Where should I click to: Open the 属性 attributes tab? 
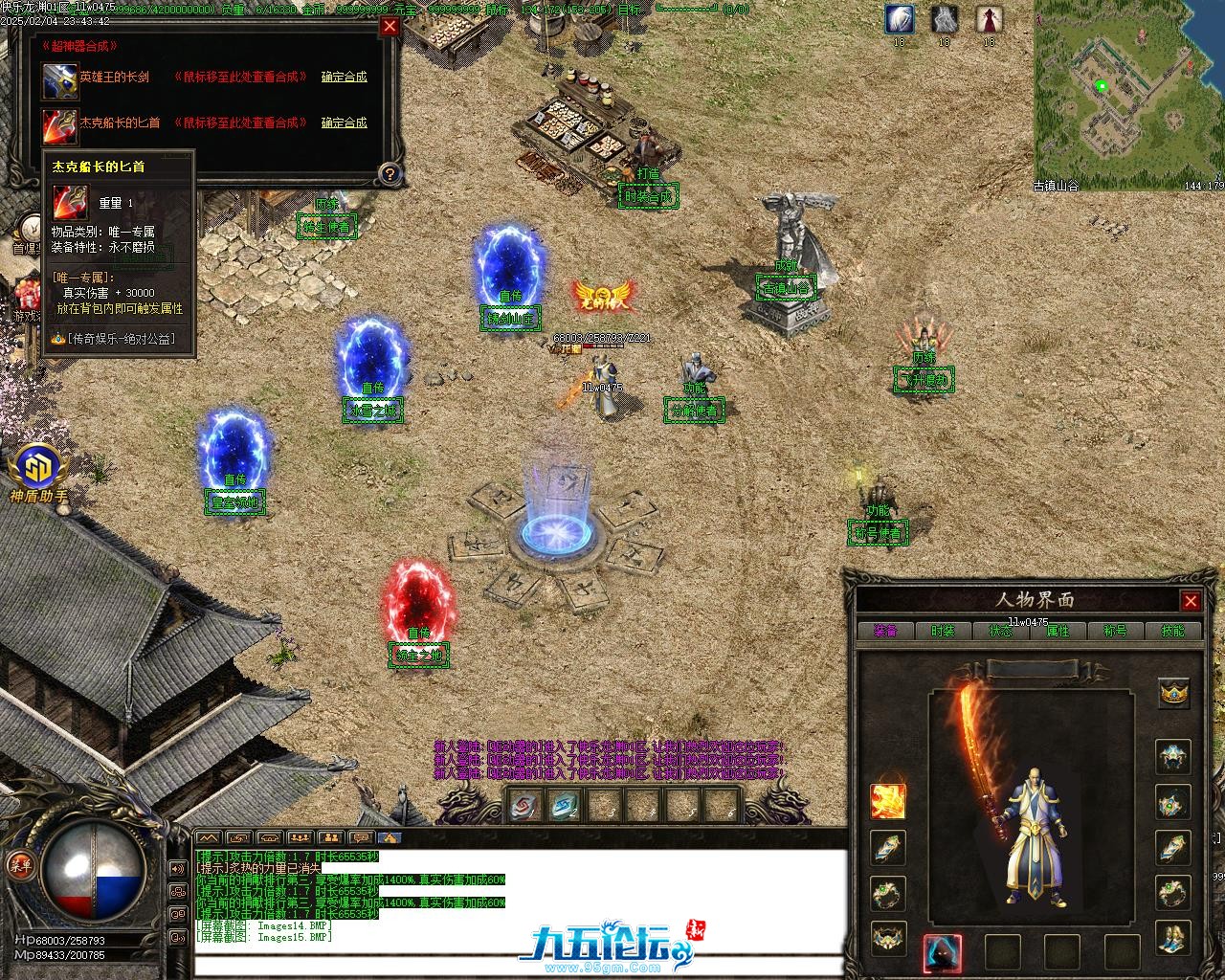point(1058,631)
